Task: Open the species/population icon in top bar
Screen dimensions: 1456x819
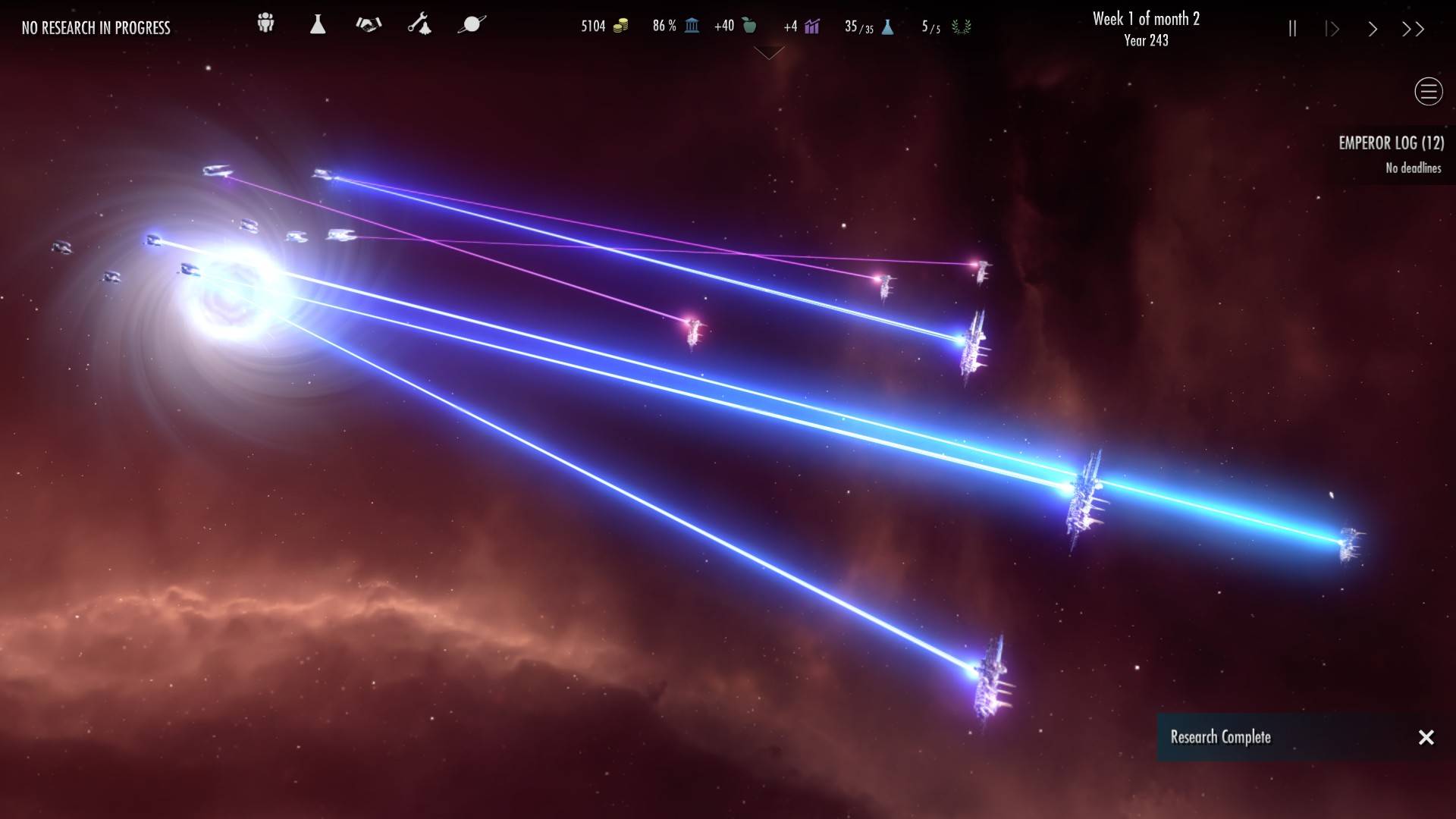Action: (265, 24)
